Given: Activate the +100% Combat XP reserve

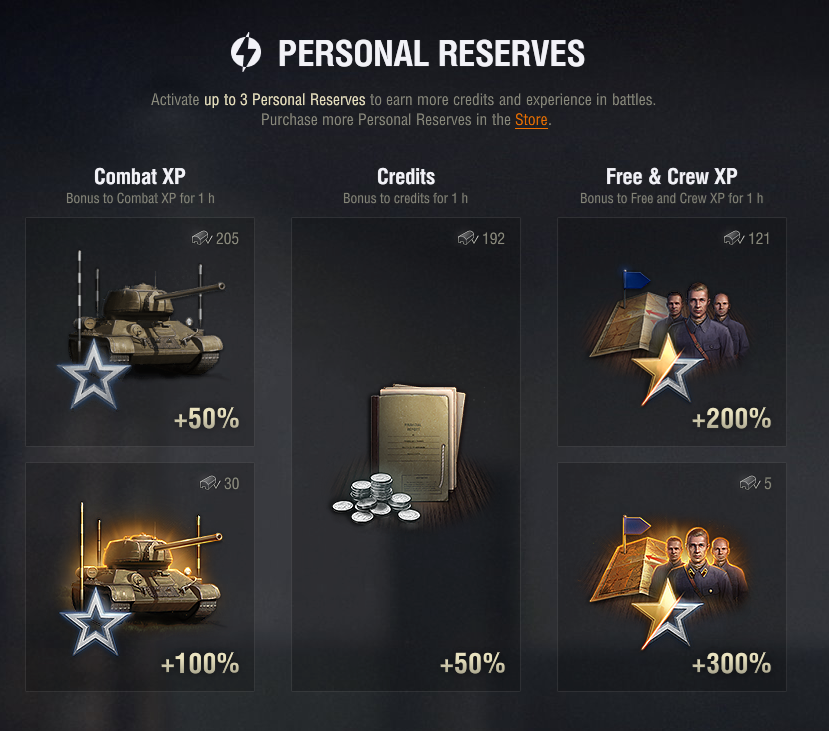Looking at the screenshot, I should (140, 577).
